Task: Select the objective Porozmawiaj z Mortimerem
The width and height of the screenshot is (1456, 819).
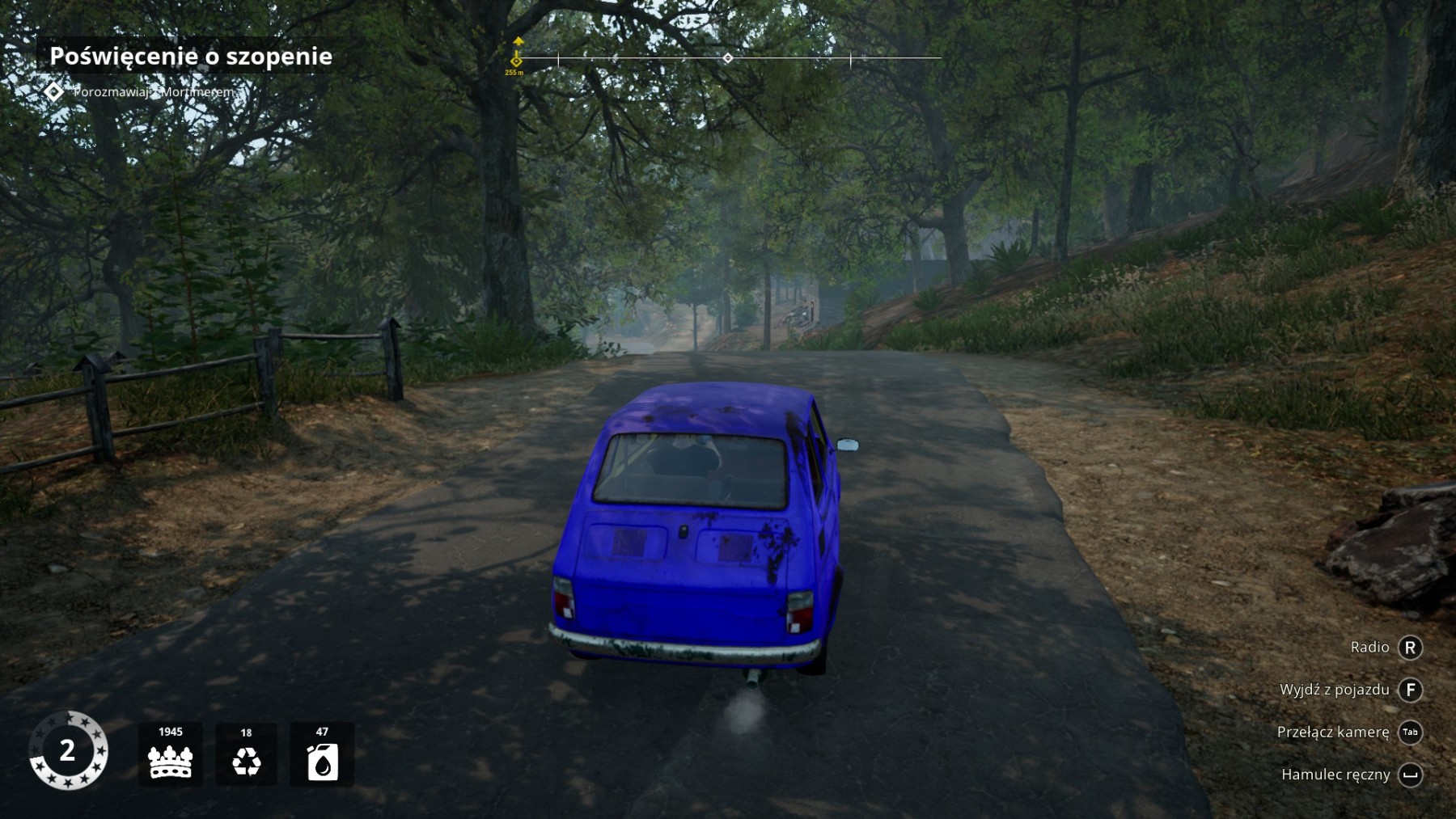Action: tap(153, 92)
